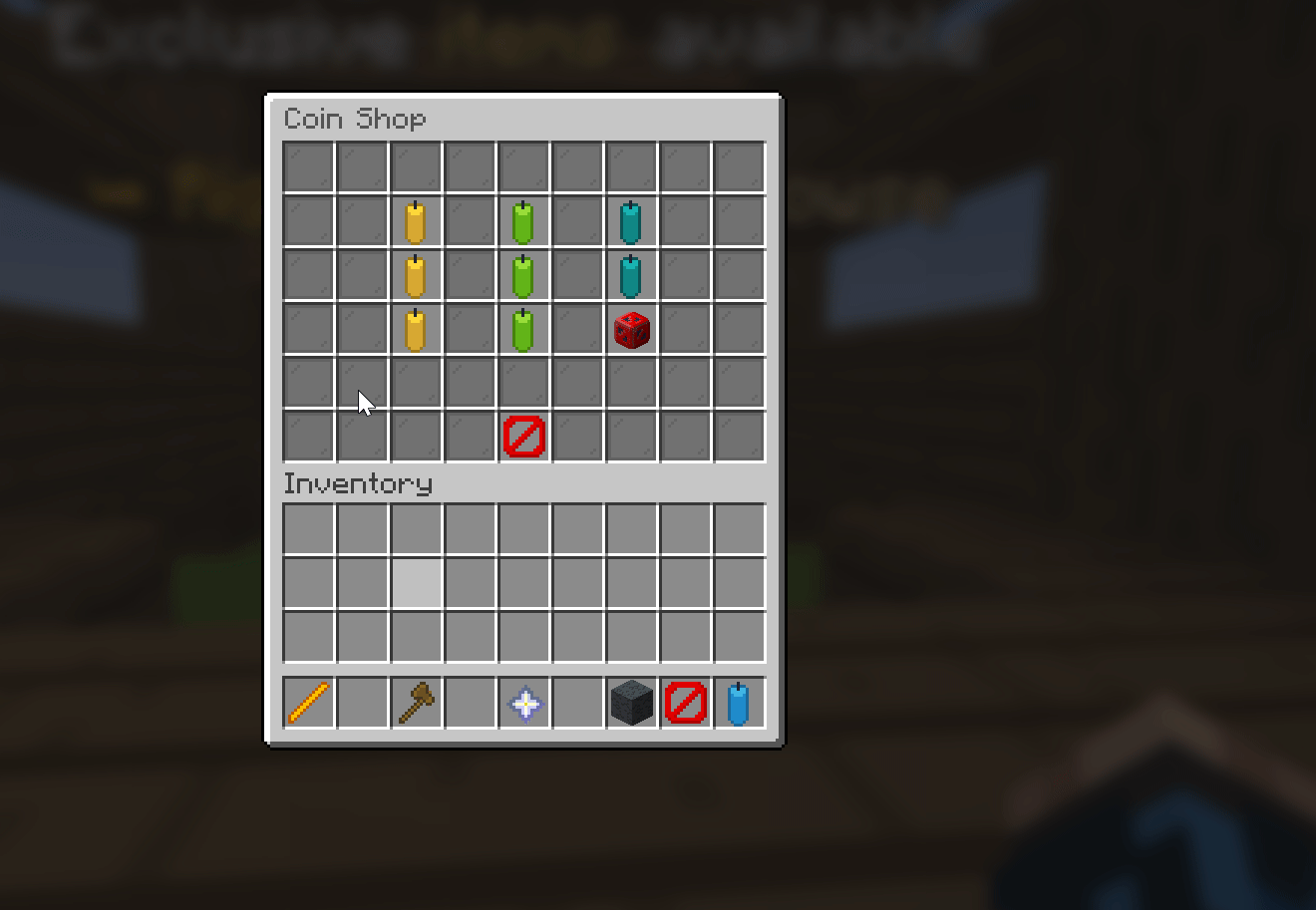Click the middle yellow candle in the shop
Image resolution: width=1316 pixels, height=910 pixels.
(x=415, y=275)
